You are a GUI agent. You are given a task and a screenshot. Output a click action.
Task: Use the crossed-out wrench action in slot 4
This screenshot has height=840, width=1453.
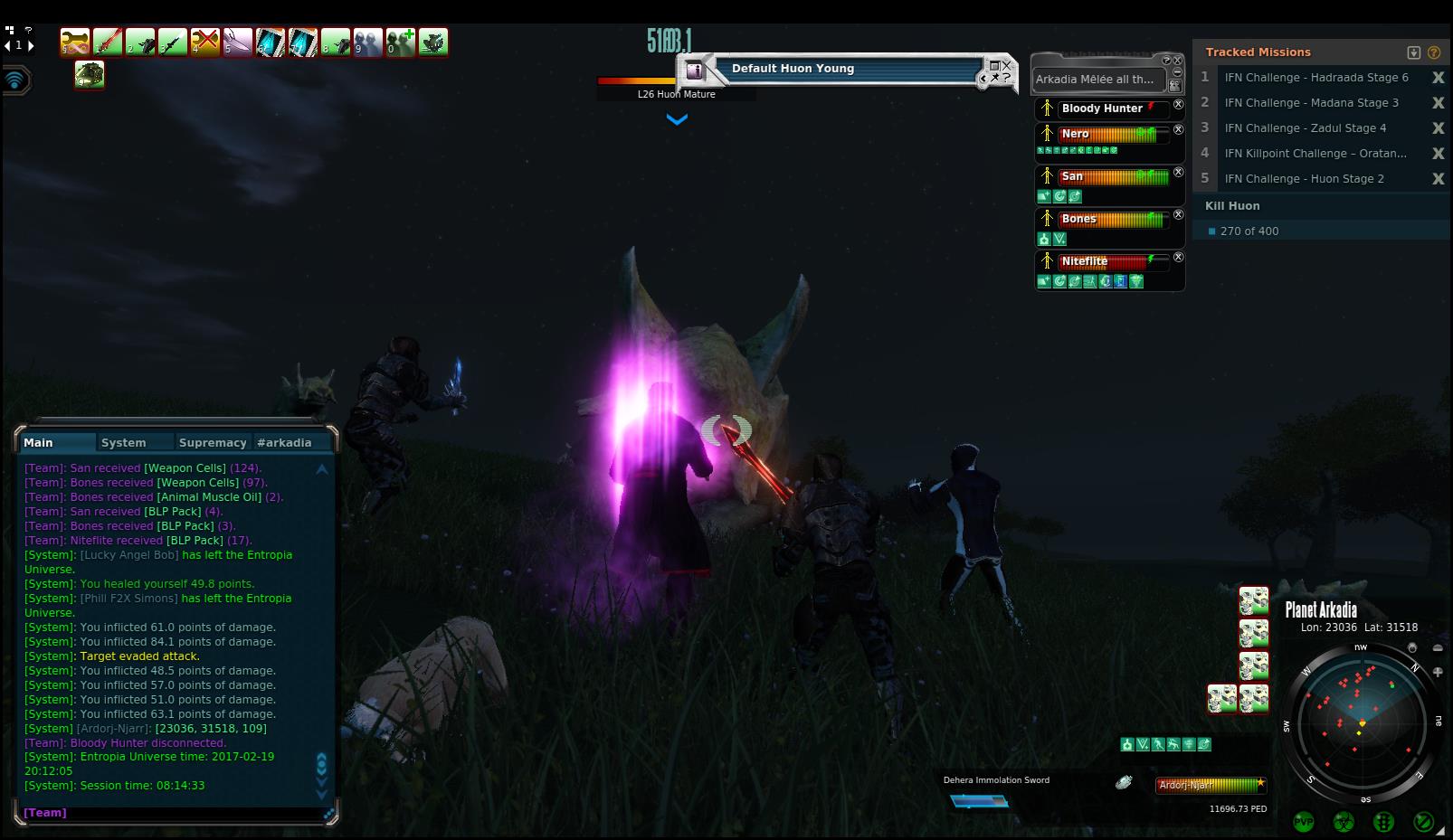coord(205,42)
